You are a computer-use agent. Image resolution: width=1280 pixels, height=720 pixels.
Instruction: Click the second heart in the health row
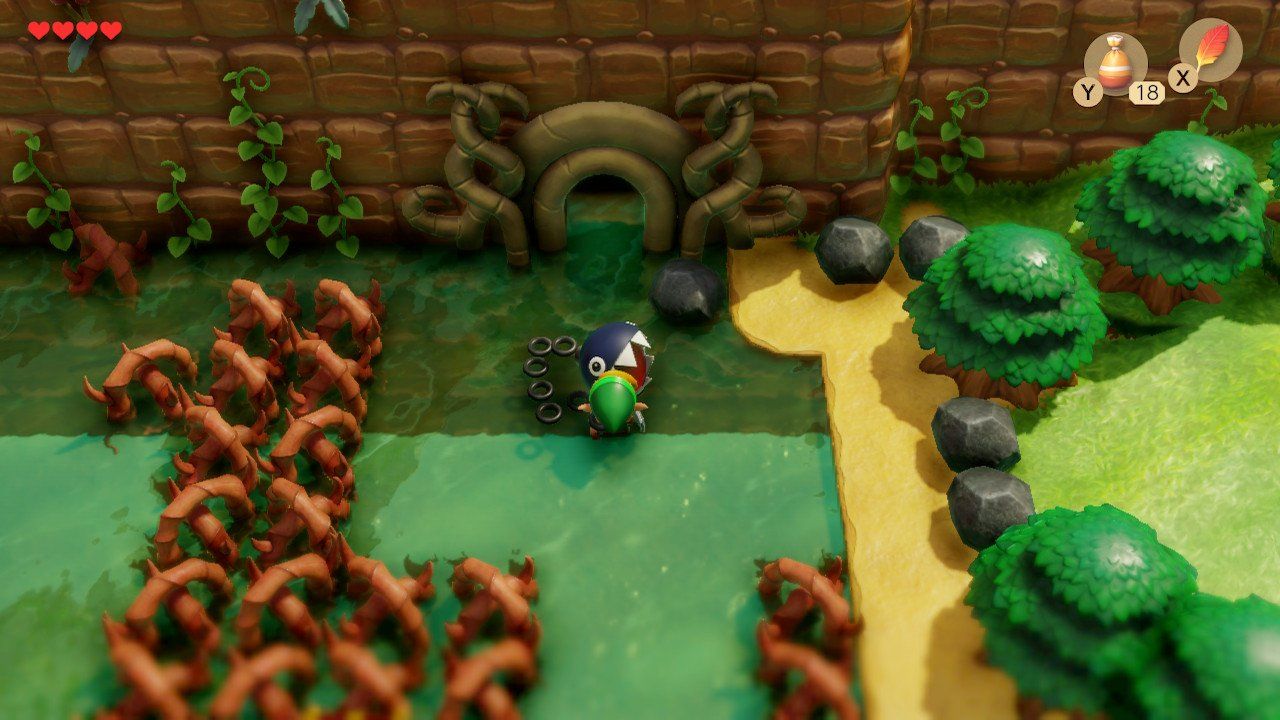[61, 30]
